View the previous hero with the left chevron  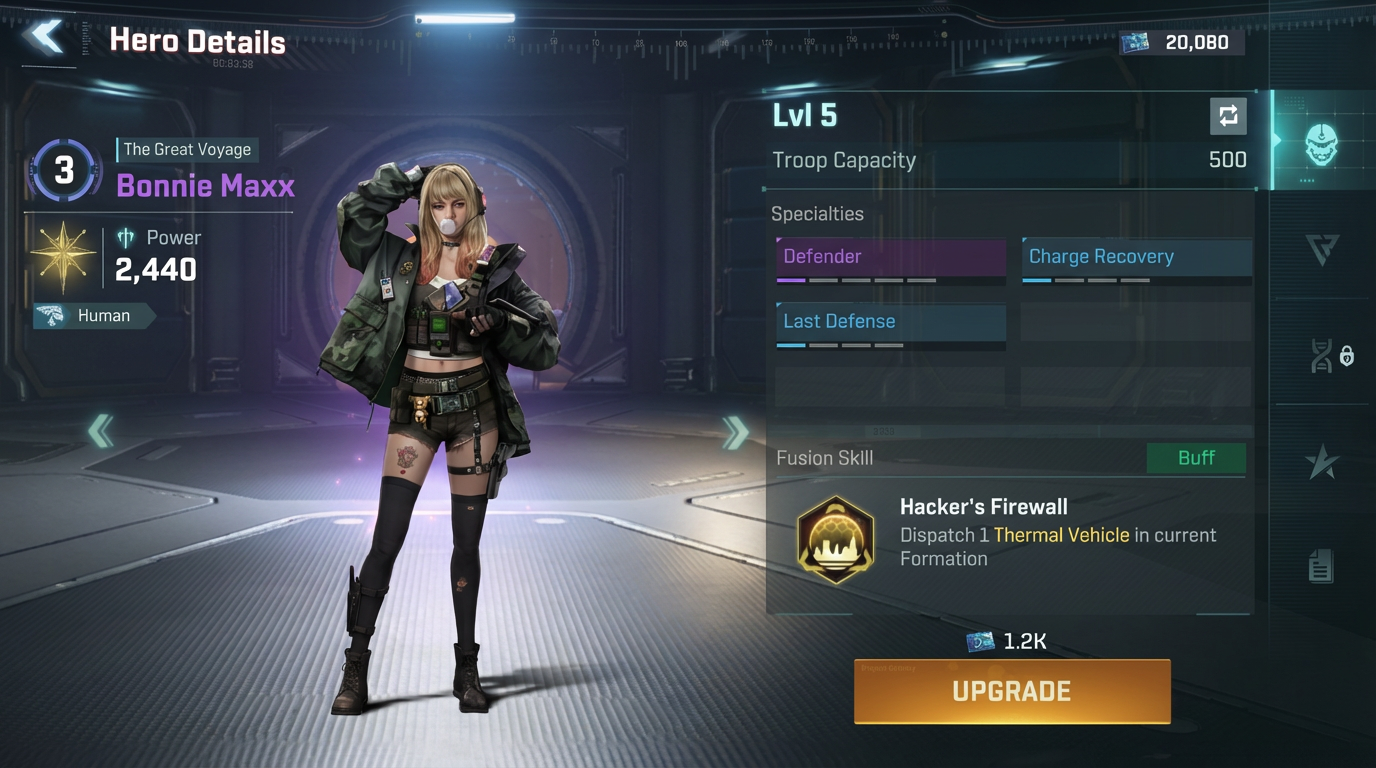pyautogui.click(x=100, y=432)
